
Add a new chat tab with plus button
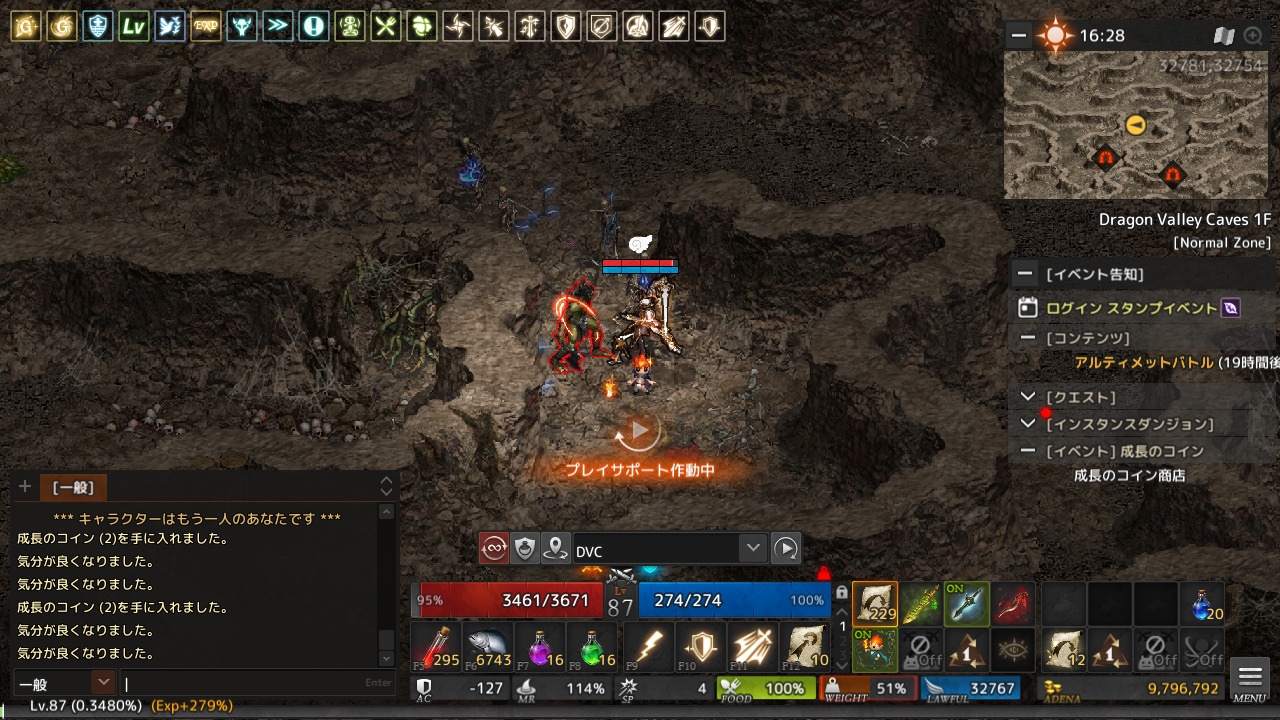click(25, 487)
